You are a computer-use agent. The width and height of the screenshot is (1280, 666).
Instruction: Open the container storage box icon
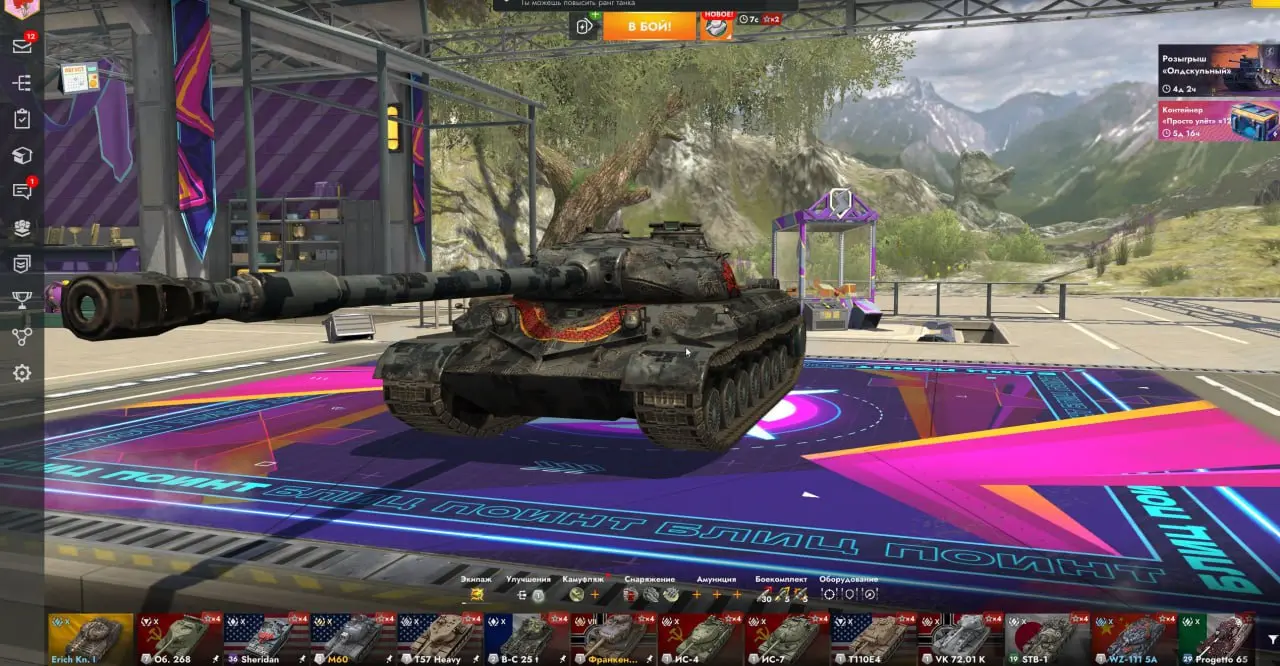[x=22, y=155]
